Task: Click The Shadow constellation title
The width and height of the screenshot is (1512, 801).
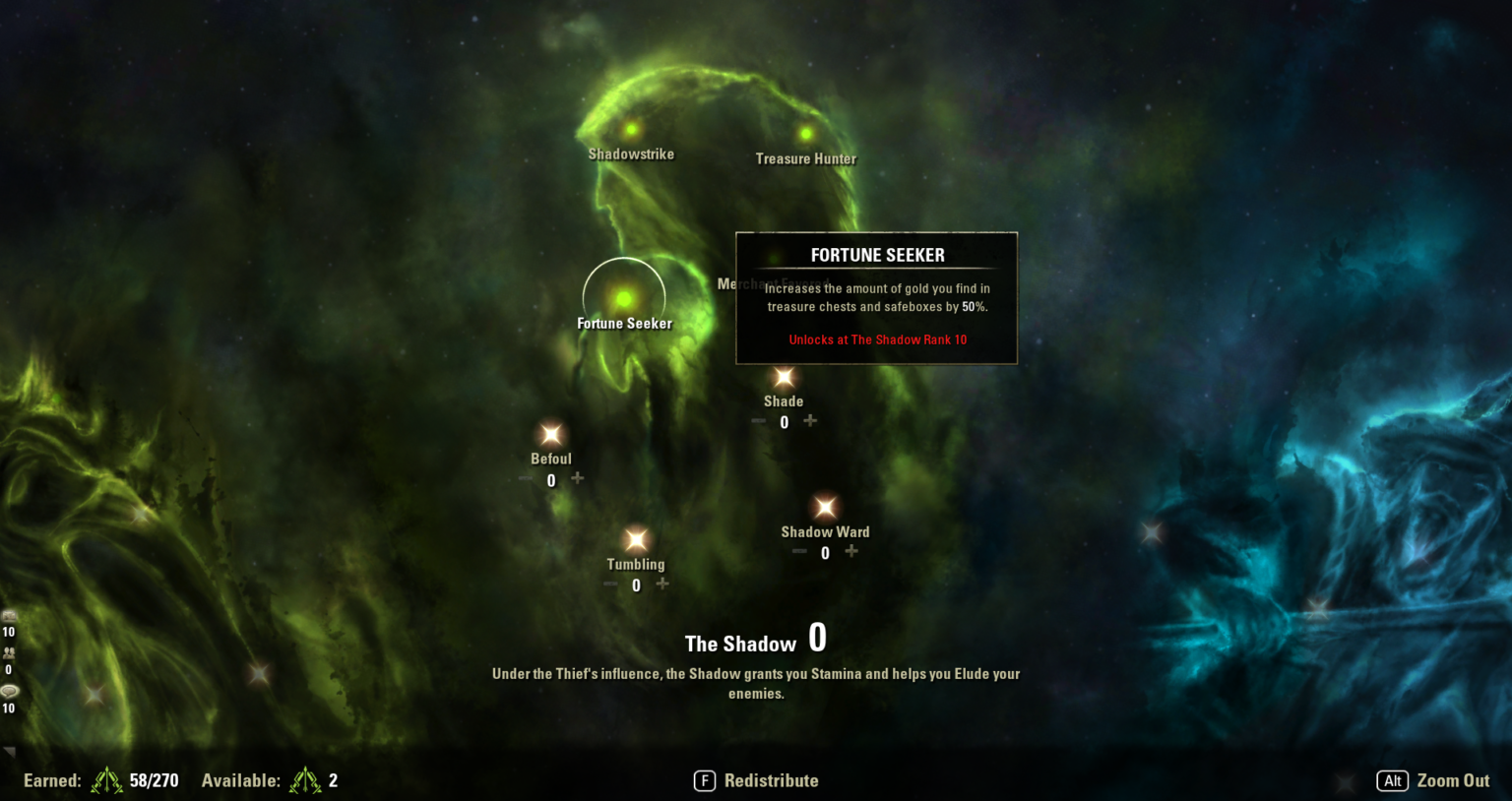Action: tap(741, 644)
